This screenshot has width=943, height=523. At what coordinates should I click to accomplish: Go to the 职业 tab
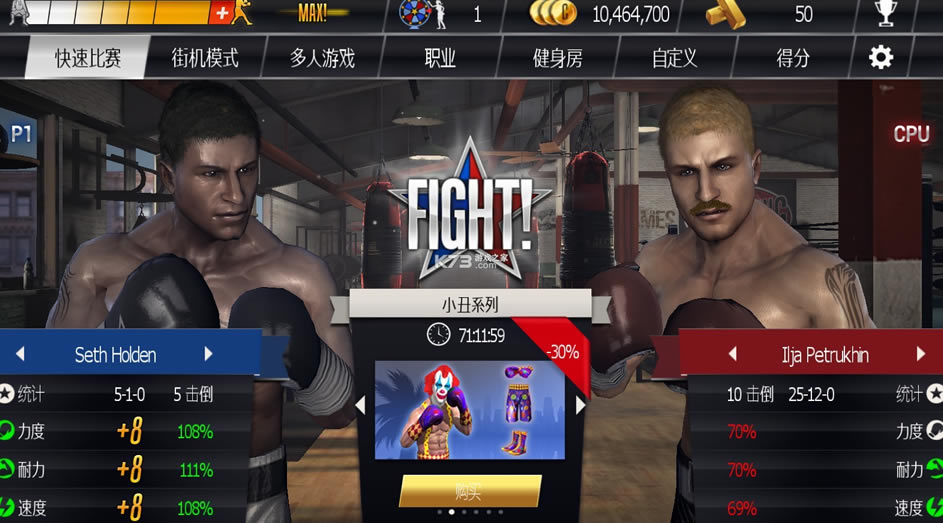(440, 58)
